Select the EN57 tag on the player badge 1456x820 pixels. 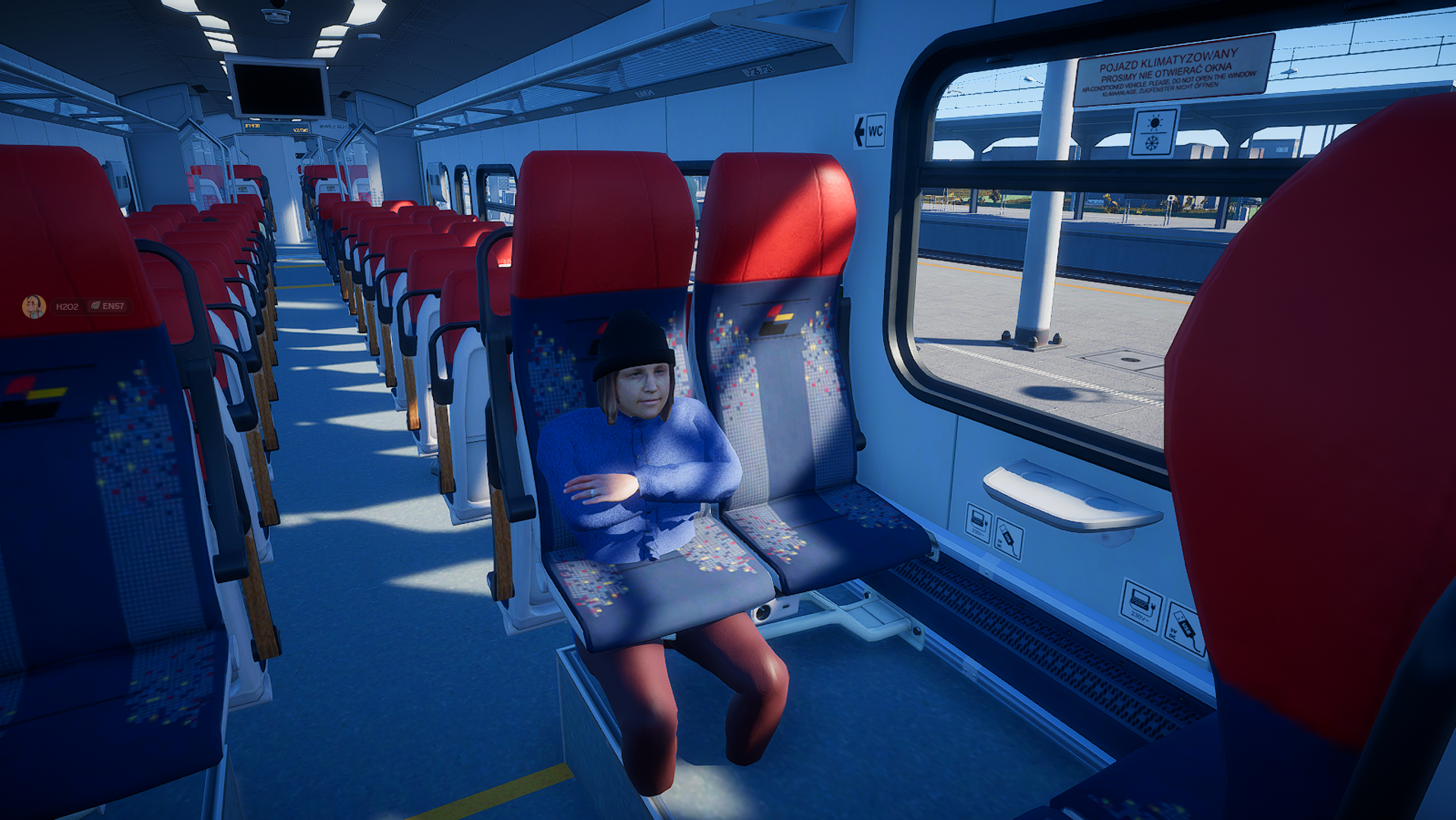pos(108,307)
